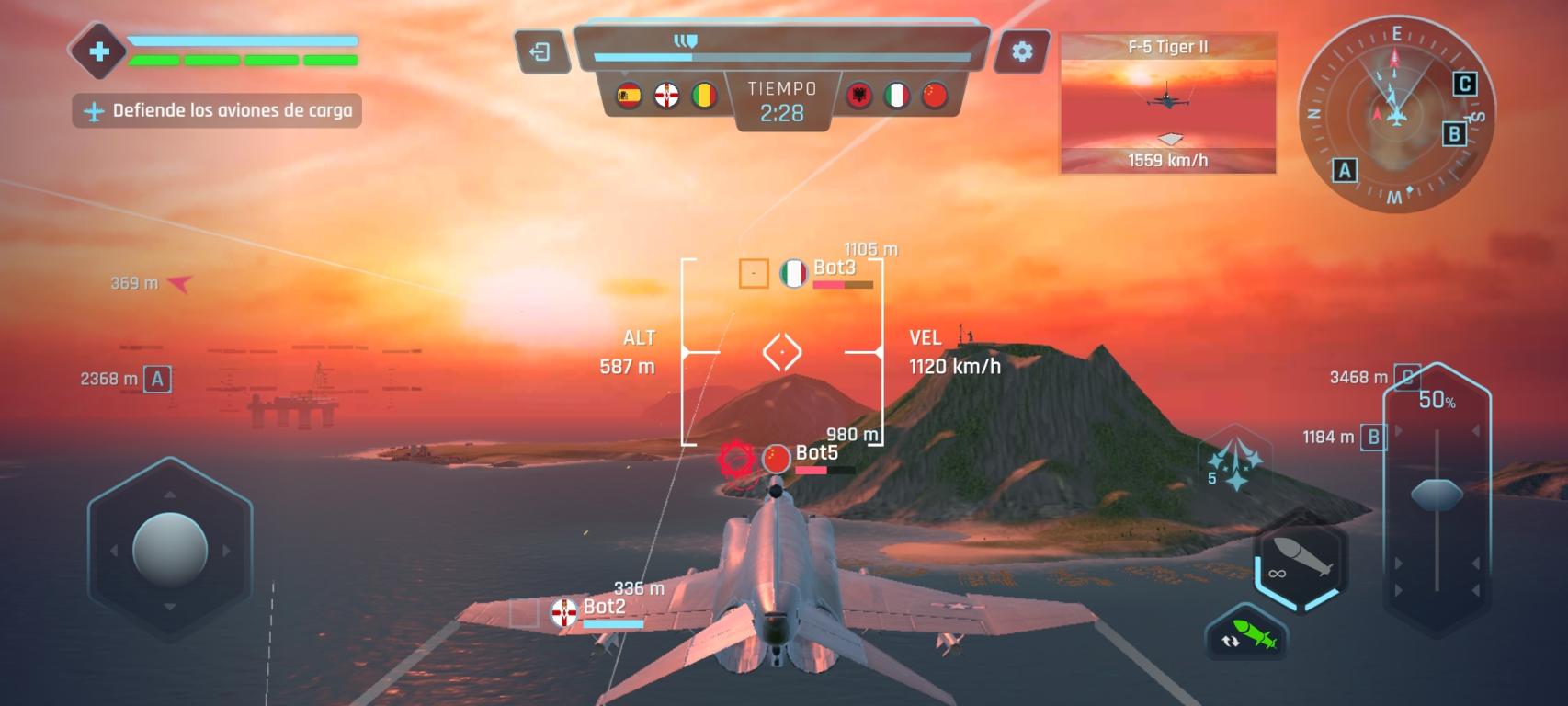Open the compass radar minimap
The width and height of the screenshot is (1568, 706).
coord(1395,114)
